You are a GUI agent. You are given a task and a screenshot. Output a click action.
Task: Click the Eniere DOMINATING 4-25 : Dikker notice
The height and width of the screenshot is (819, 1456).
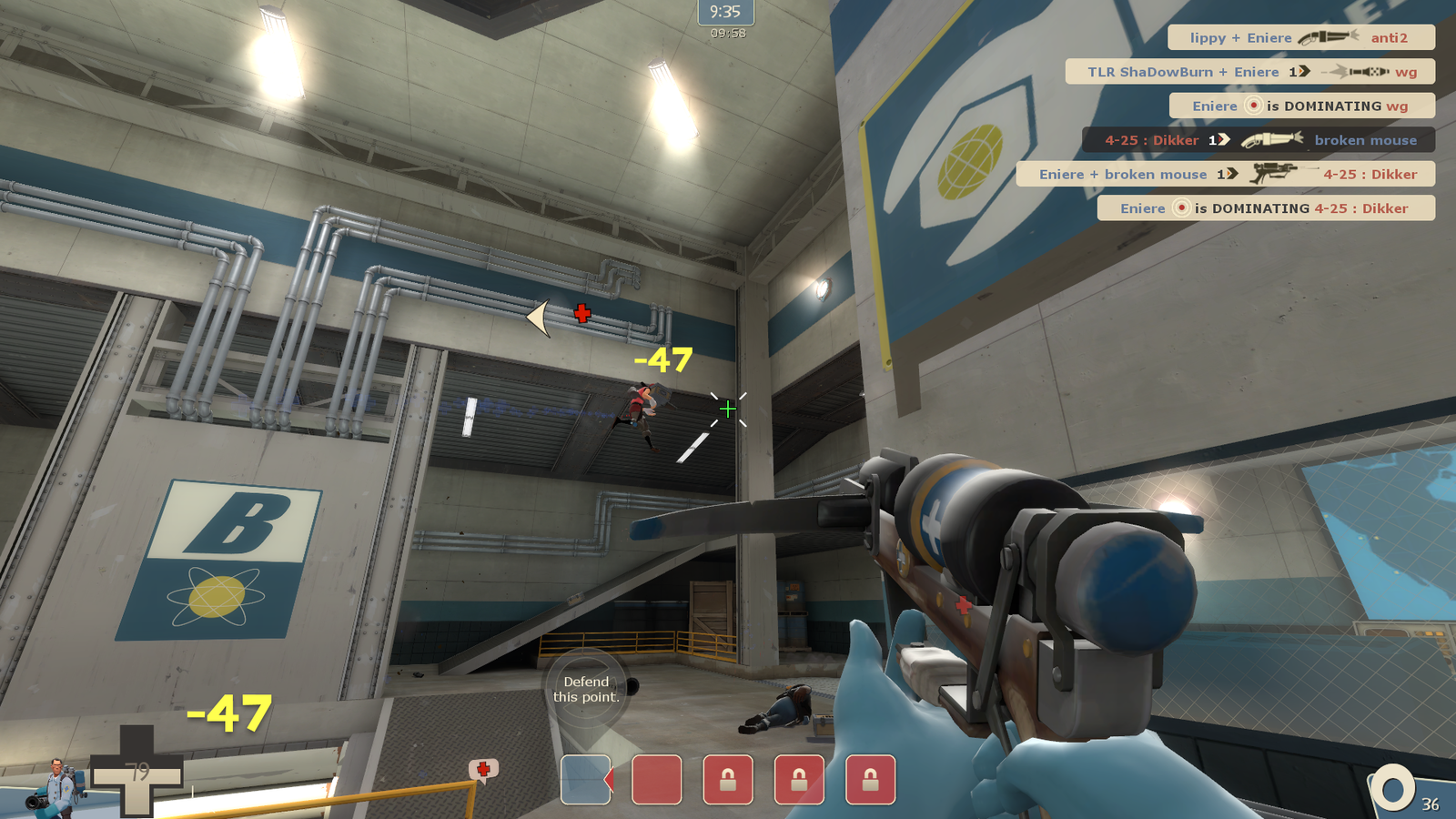pos(1265,208)
